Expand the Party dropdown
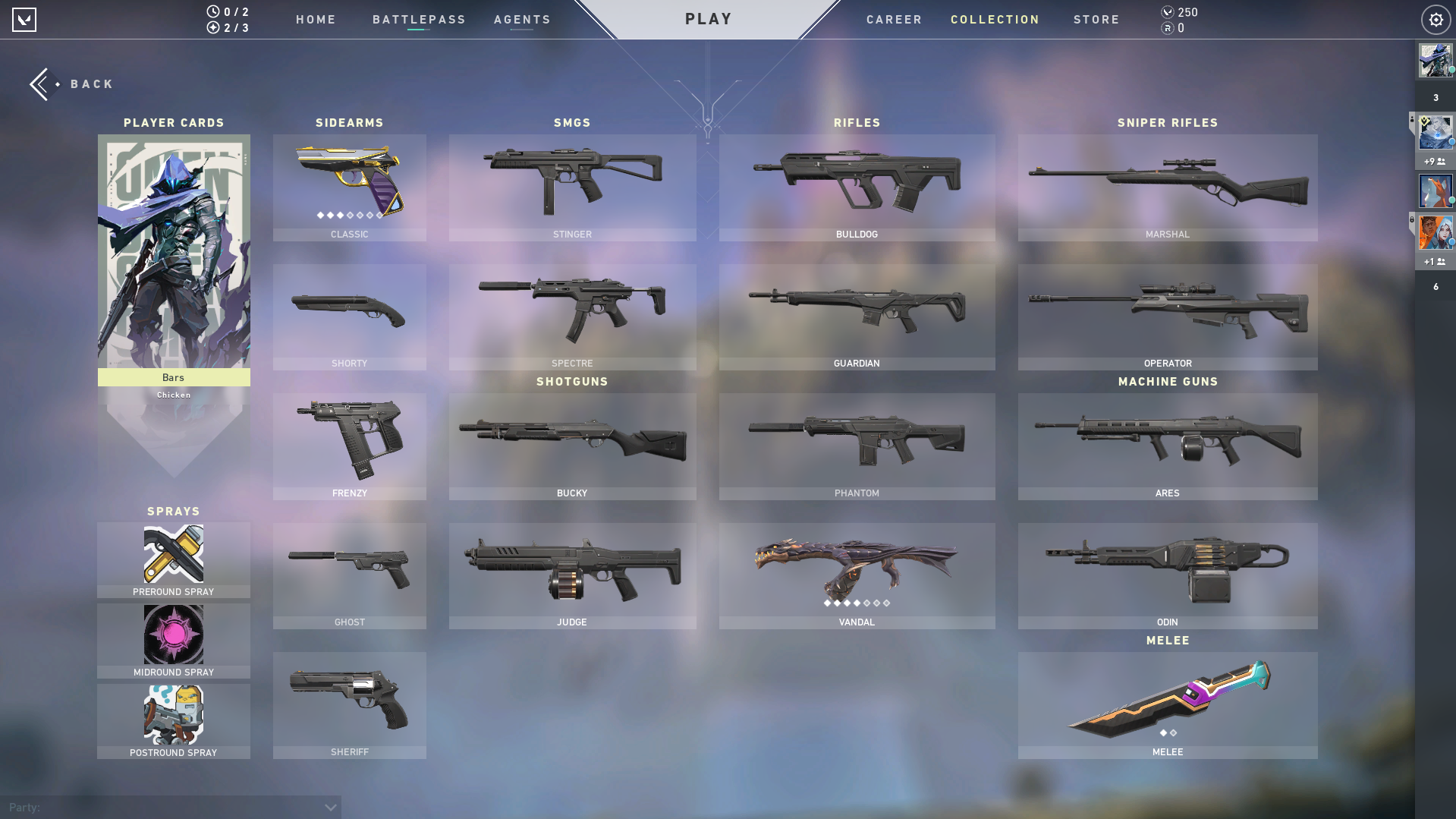Viewport: 1456px width, 819px height. coord(330,807)
